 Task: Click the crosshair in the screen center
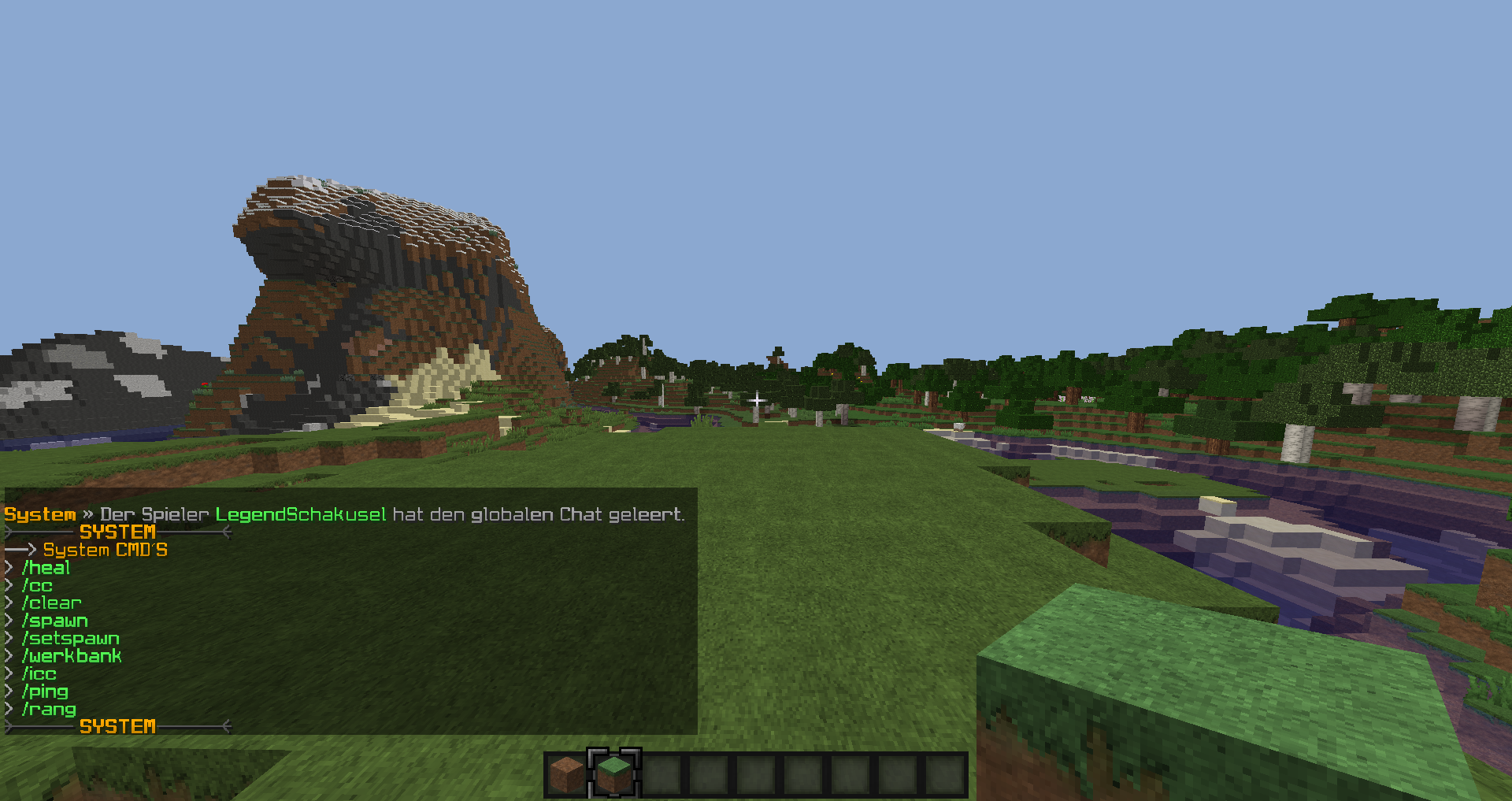tap(756, 401)
